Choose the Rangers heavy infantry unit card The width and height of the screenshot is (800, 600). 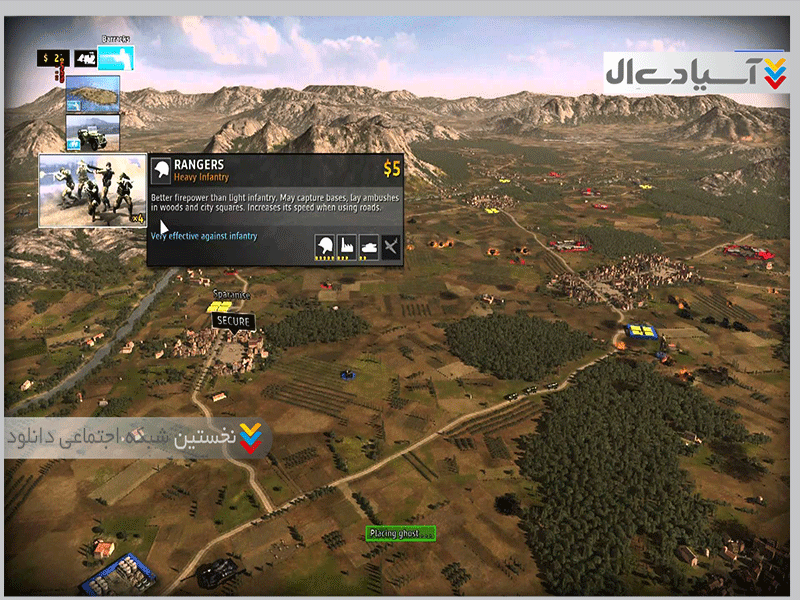click(x=92, y=190)
